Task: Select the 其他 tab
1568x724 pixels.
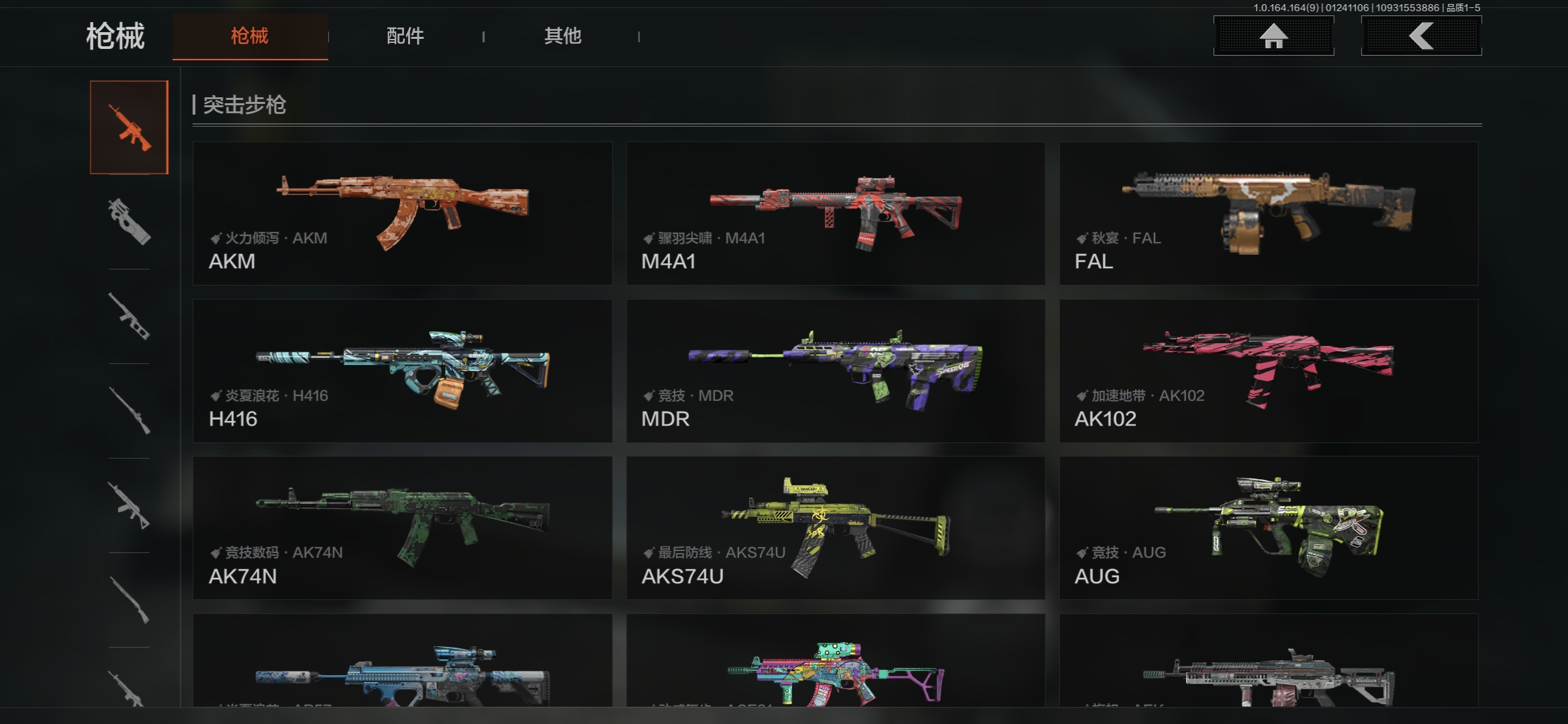Action: click(x=562, y=36)
